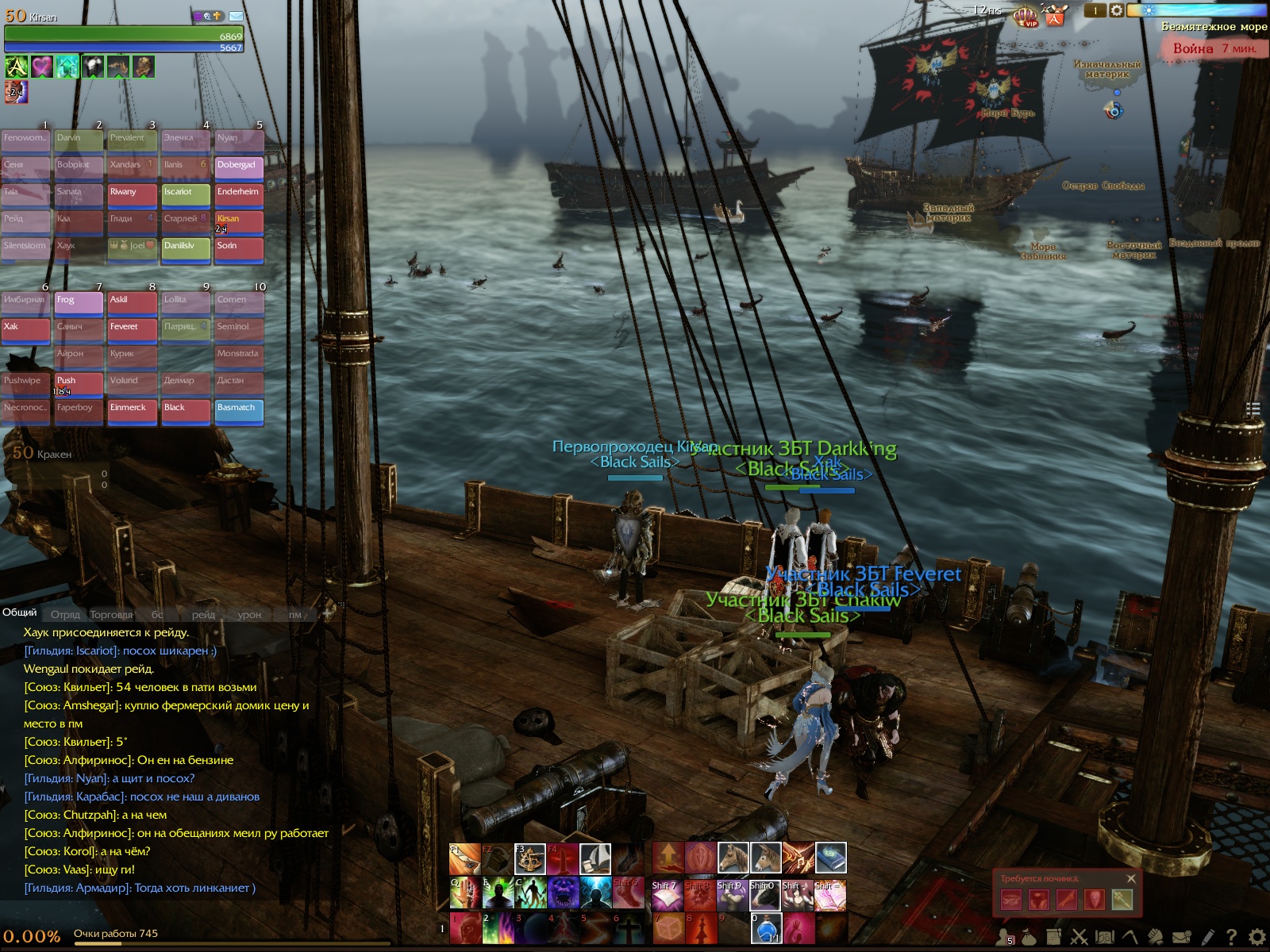Select raid member Basmatch's frame
This screenshot has height=952, width=1270.
[x=239, y=411]
